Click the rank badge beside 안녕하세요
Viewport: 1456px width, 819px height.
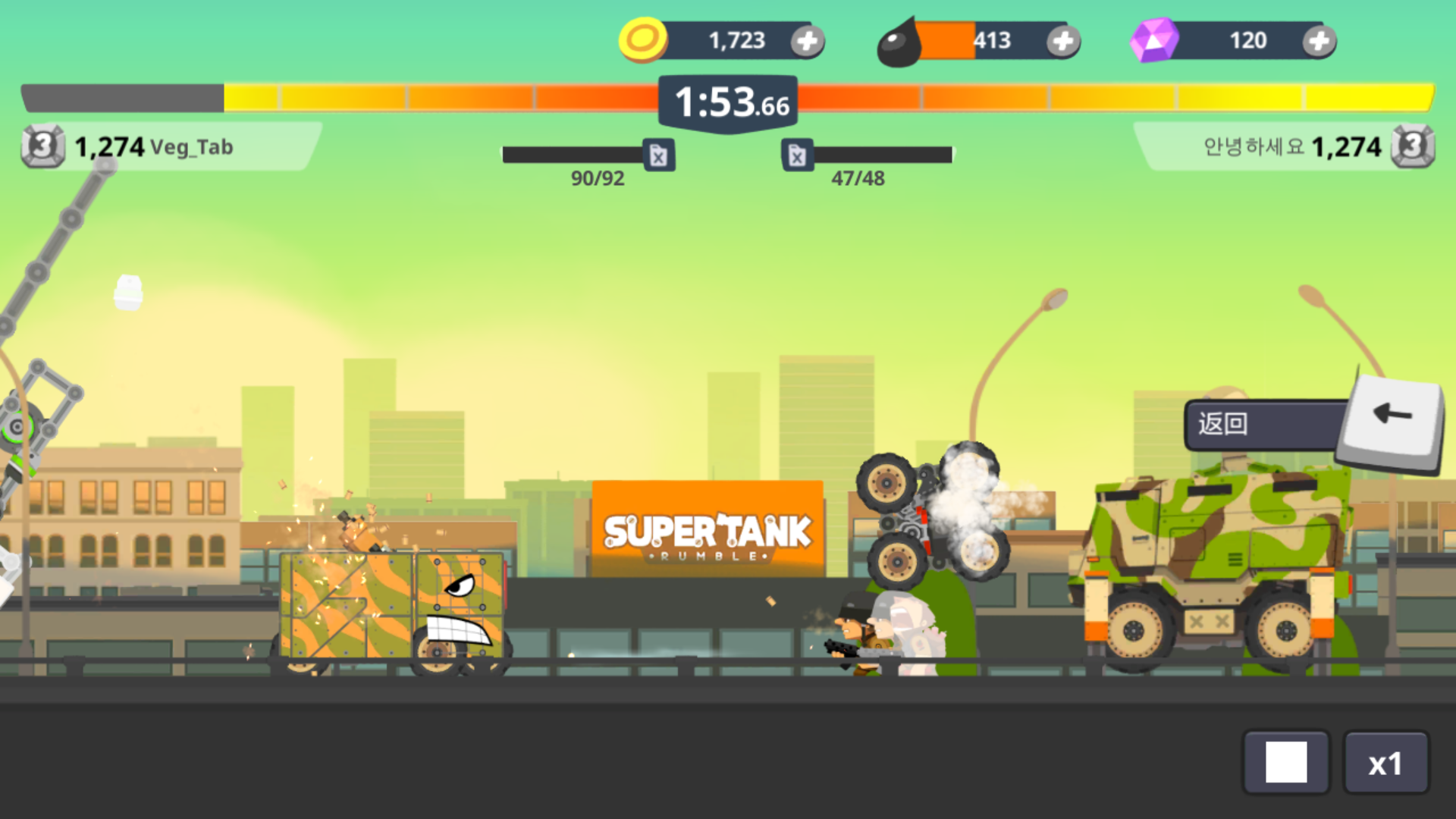tap(1414, 146)
